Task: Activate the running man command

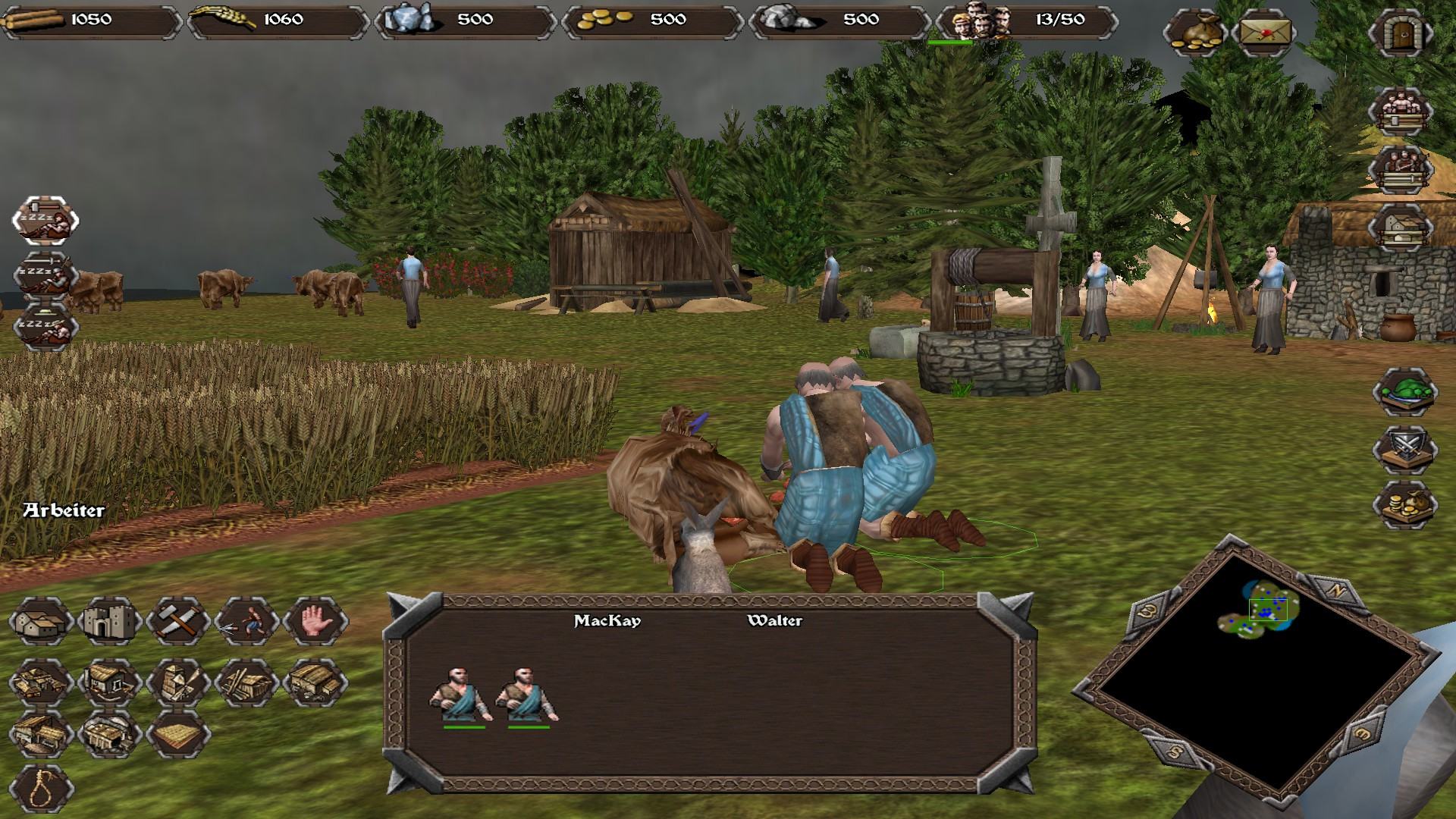Action: (246, 622)
